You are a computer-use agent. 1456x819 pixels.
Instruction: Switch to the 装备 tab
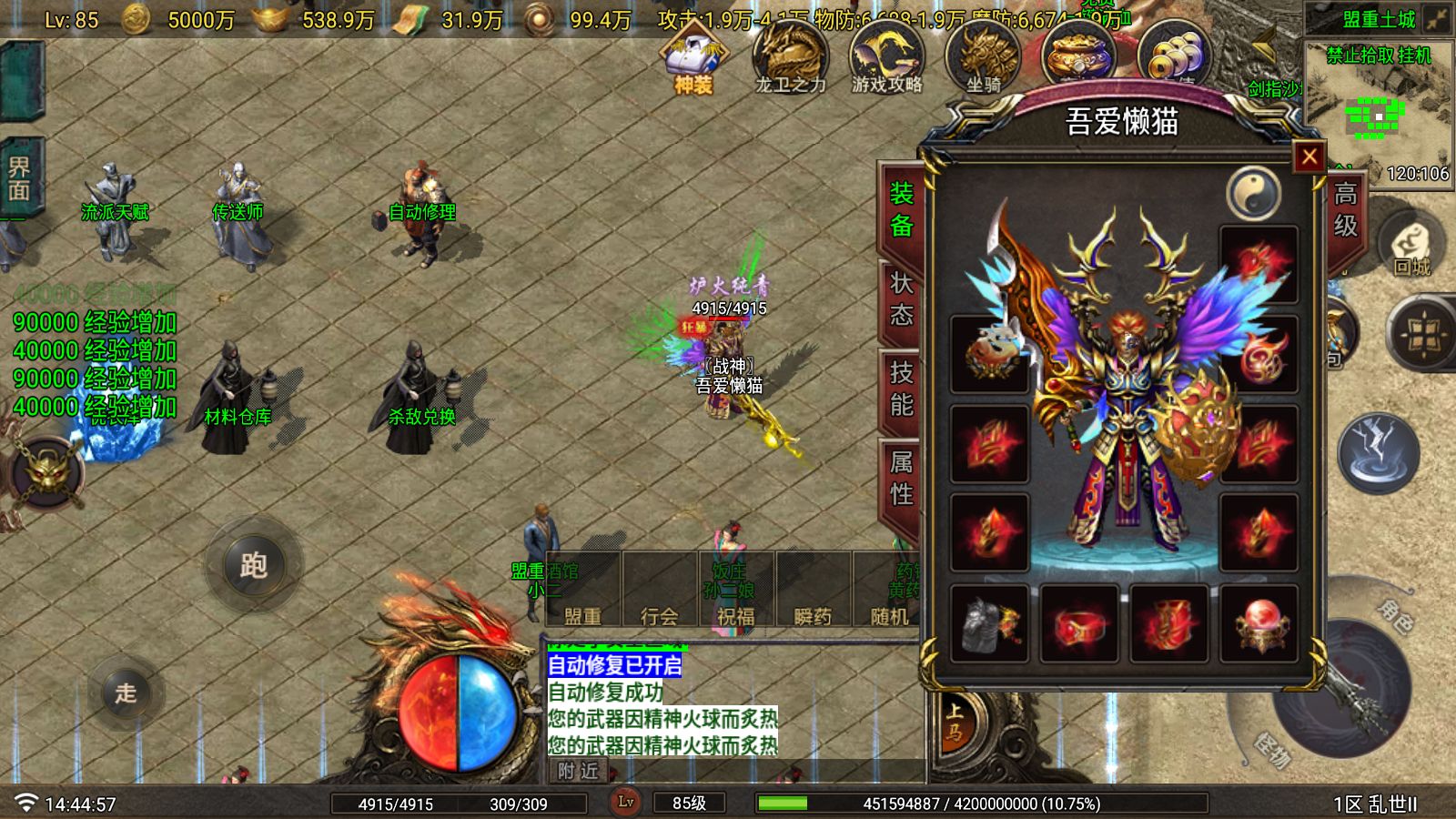[901, 209]
